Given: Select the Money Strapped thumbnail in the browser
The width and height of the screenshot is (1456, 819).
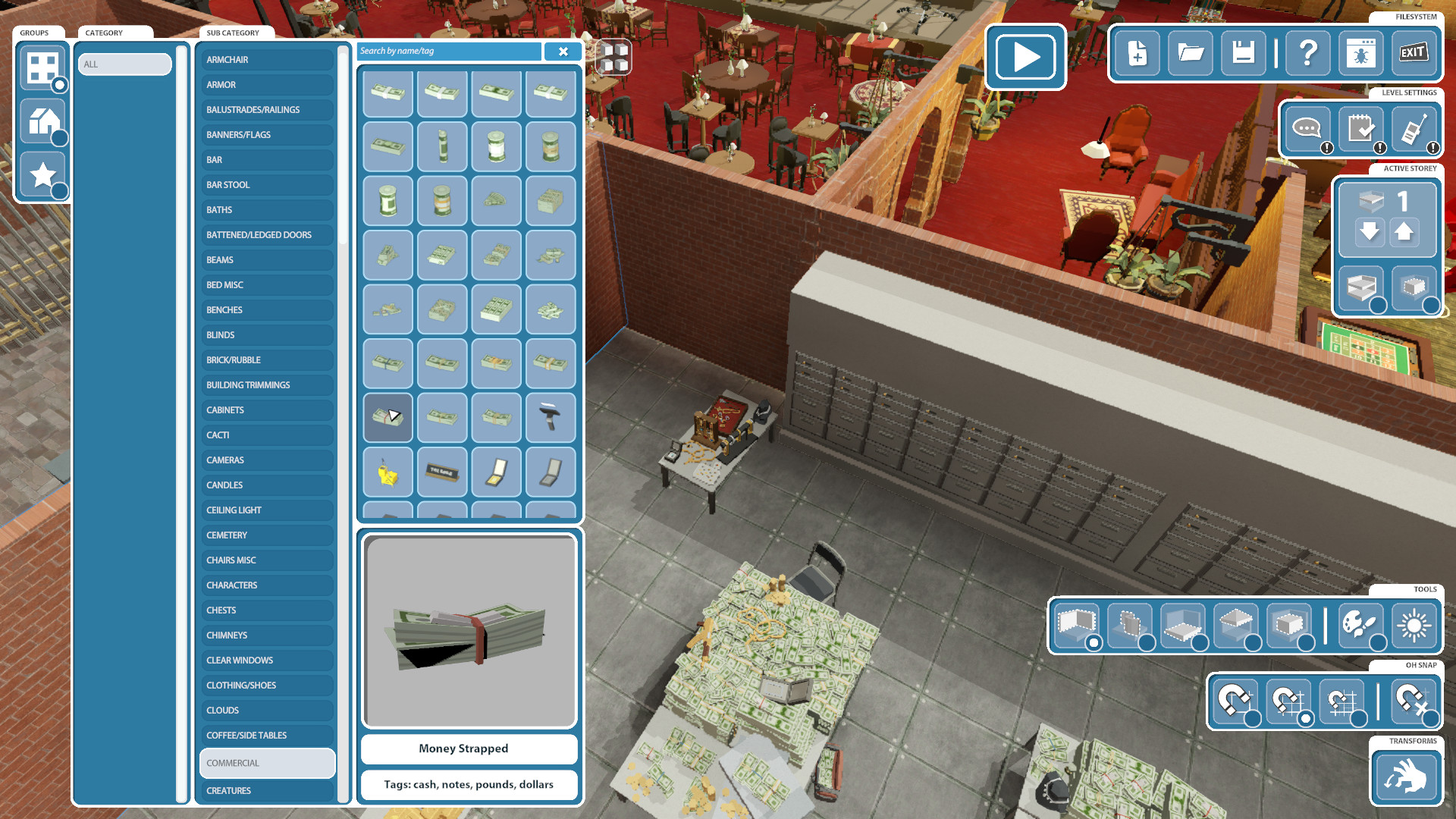Looking at the screenshot, I should [388, 418].
